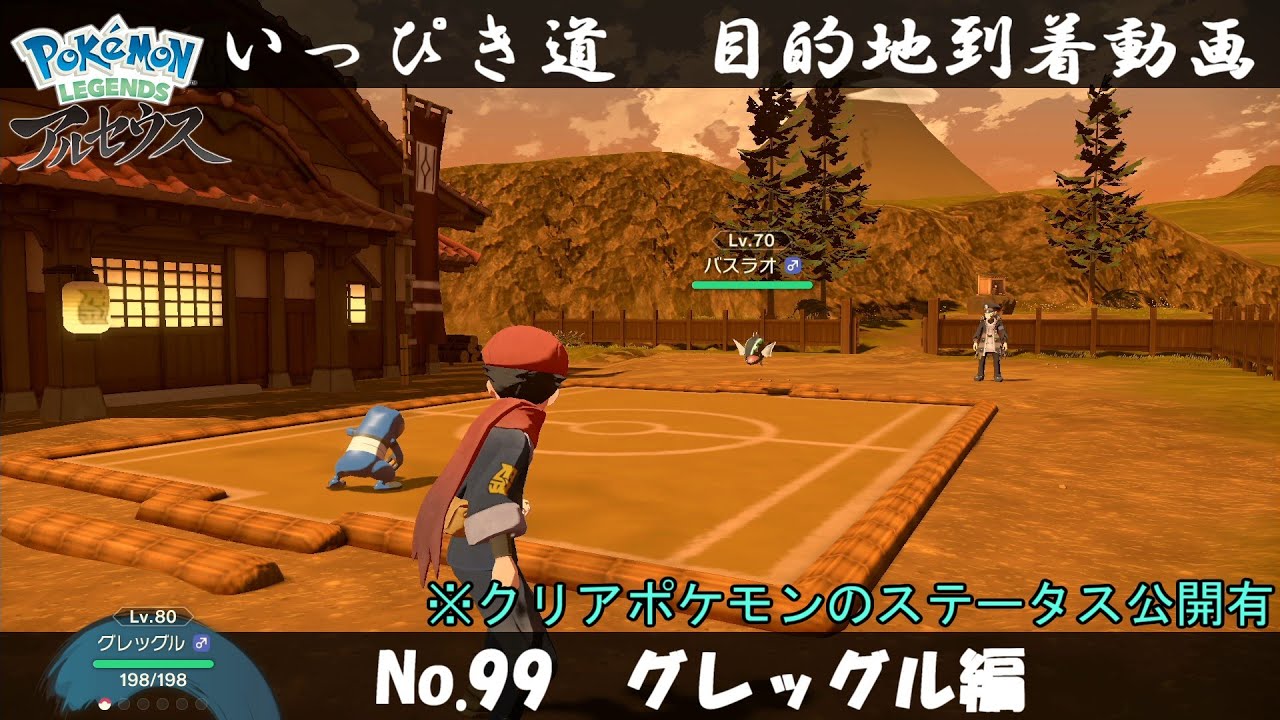Click the fourth empty party slot circle
This screenshot has width=1280, height=720.
point(180,703)
